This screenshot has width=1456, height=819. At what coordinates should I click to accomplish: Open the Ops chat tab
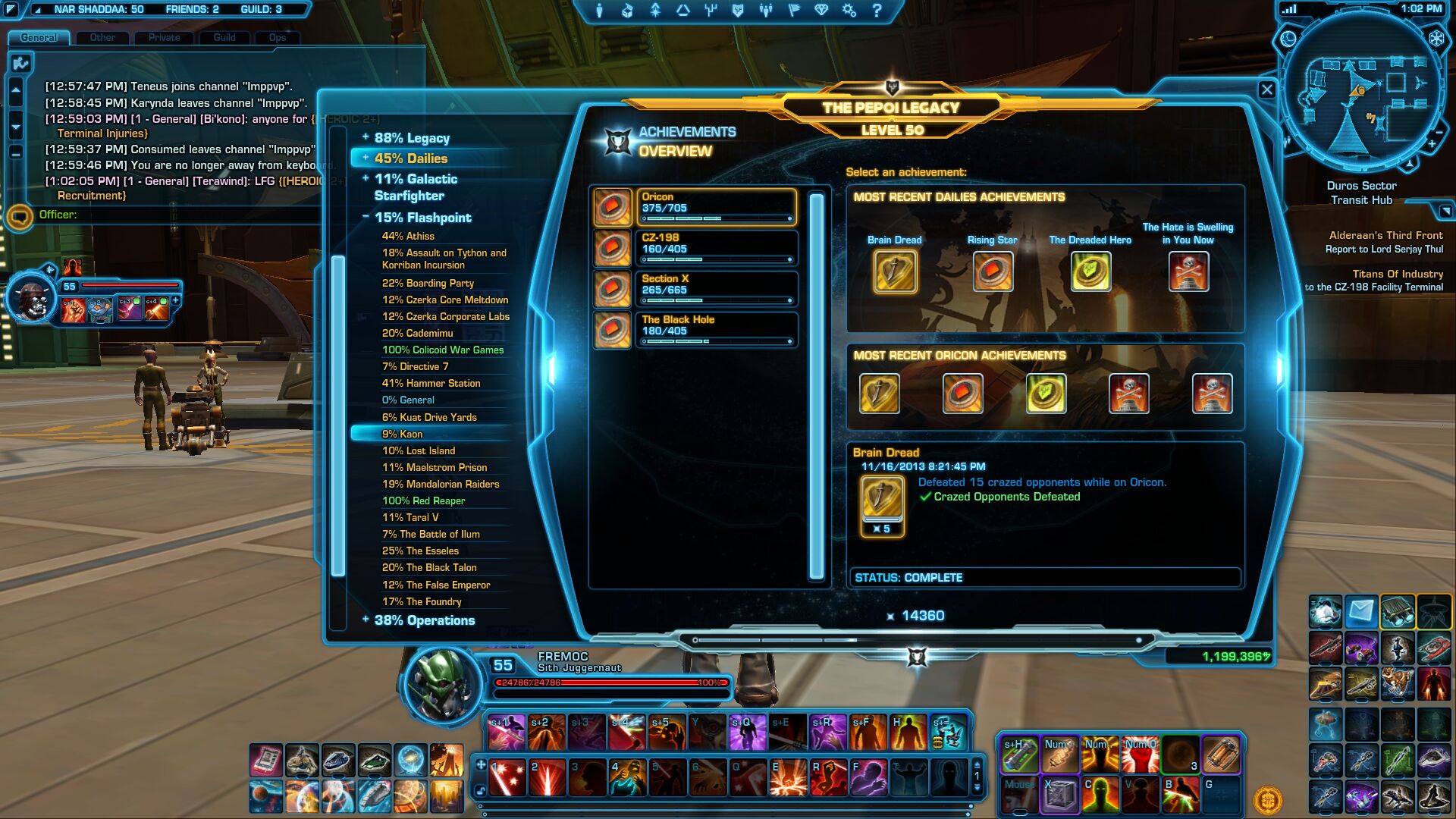(277, 37)
